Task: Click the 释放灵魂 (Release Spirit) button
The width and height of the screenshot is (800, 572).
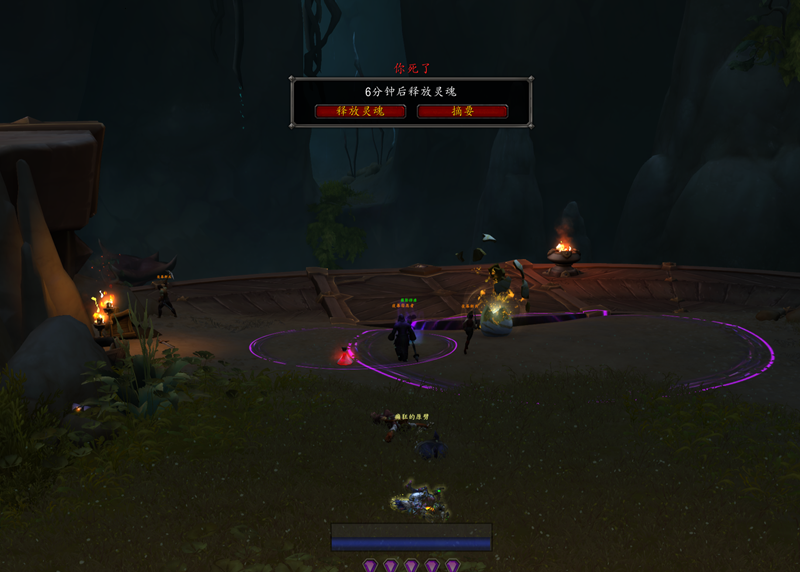Action: (360, 111)
